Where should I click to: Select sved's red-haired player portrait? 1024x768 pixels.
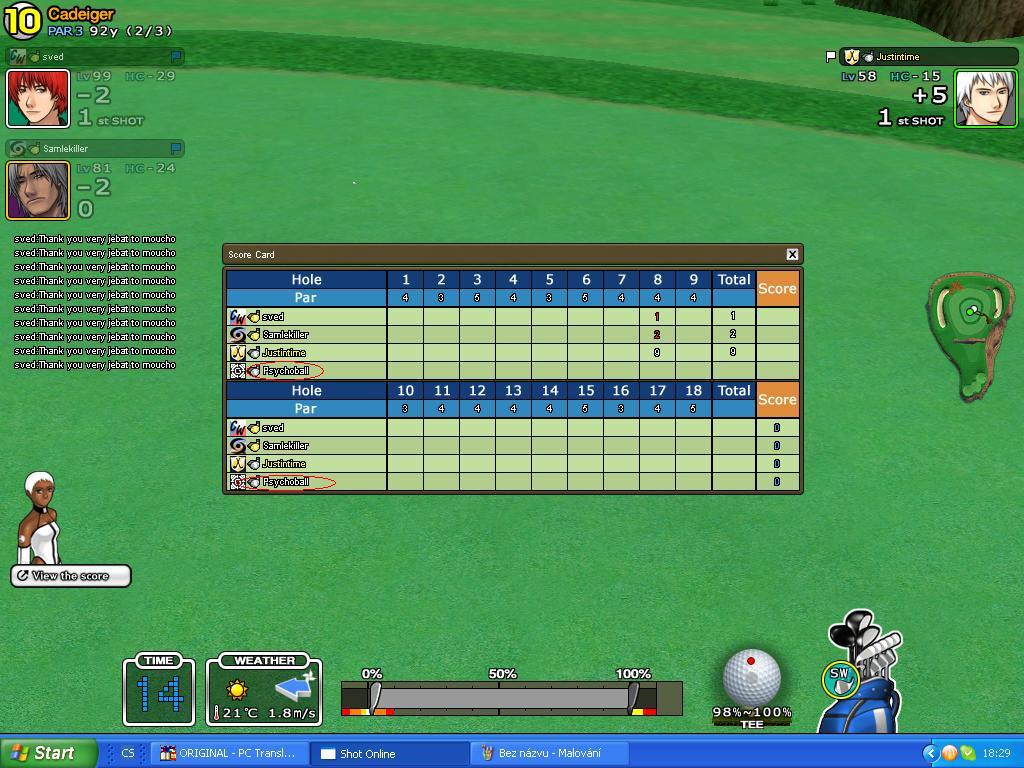(38, 99)
